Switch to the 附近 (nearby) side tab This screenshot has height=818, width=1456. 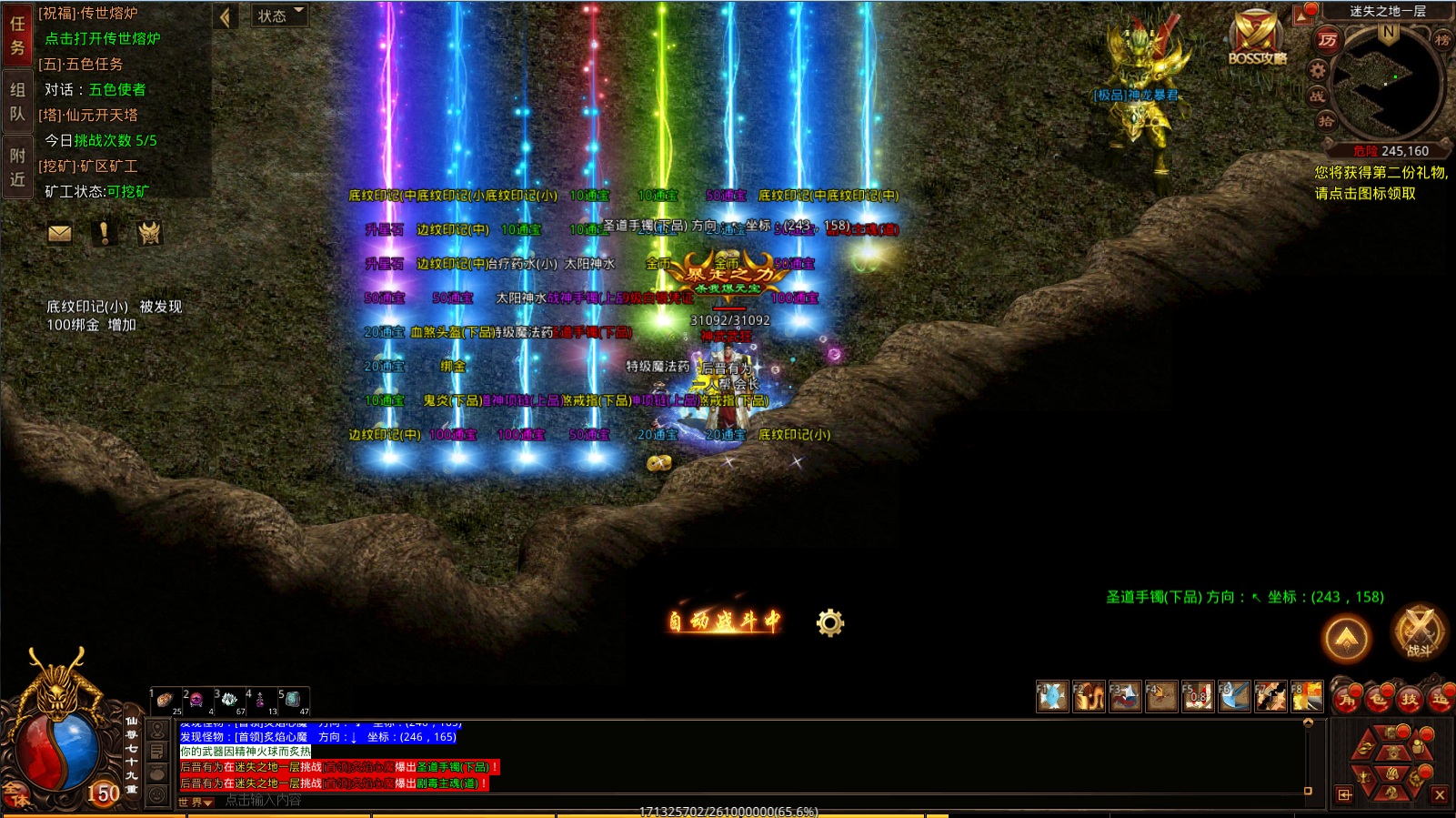point(17,167)
